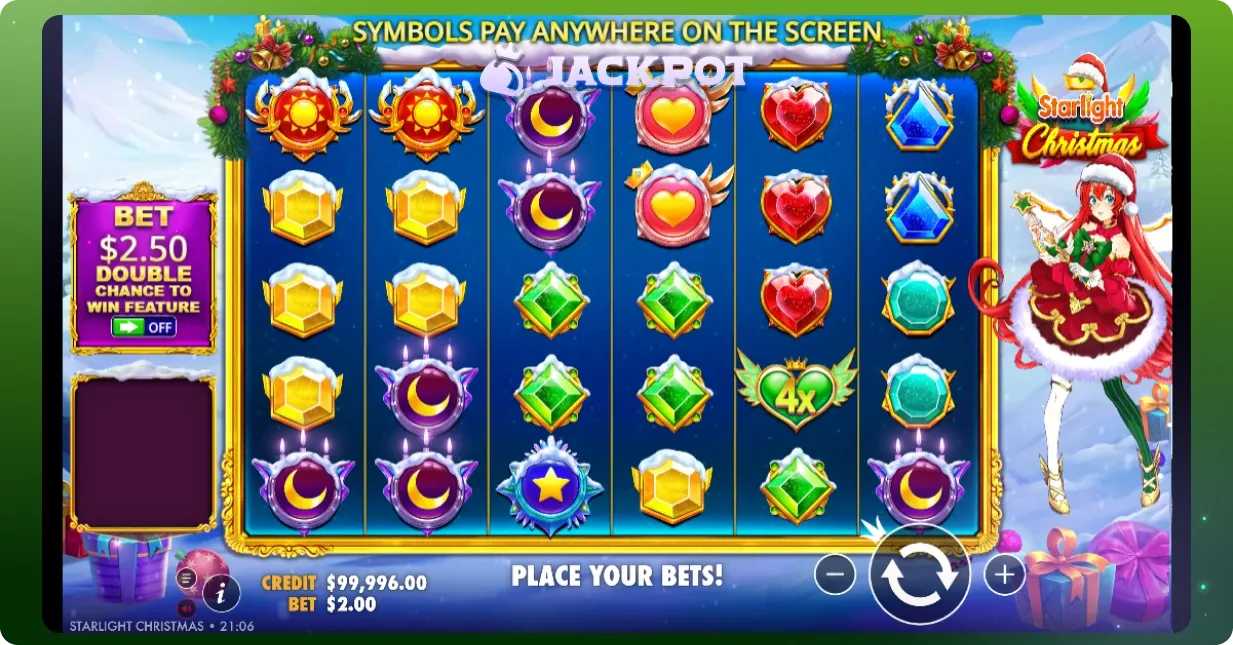The image size is (1233, 645).
Task: Toggle the red sound speaker icon
Action: click(x=186, y=607)
